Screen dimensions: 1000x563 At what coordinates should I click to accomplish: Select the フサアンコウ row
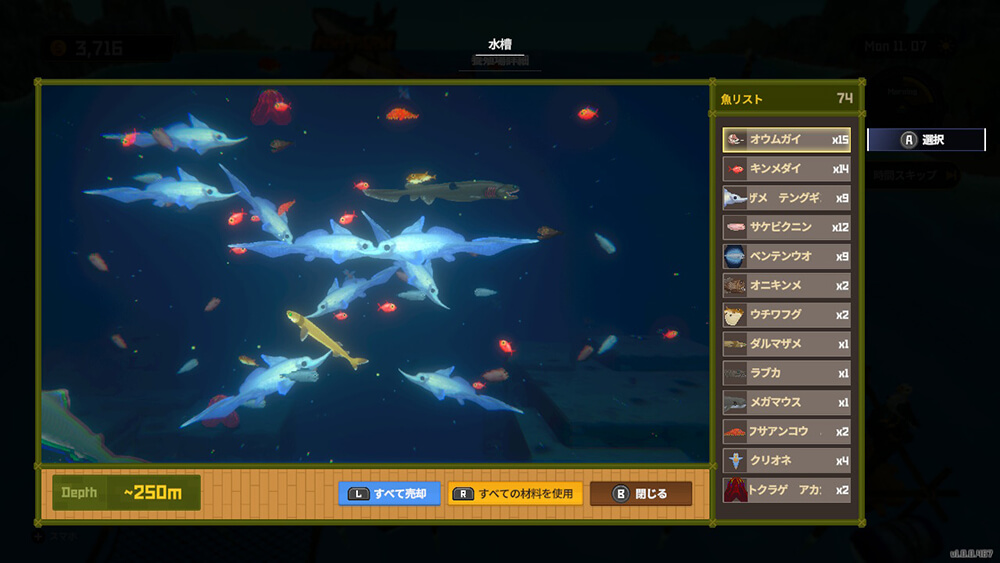click(x=786, y=432)
